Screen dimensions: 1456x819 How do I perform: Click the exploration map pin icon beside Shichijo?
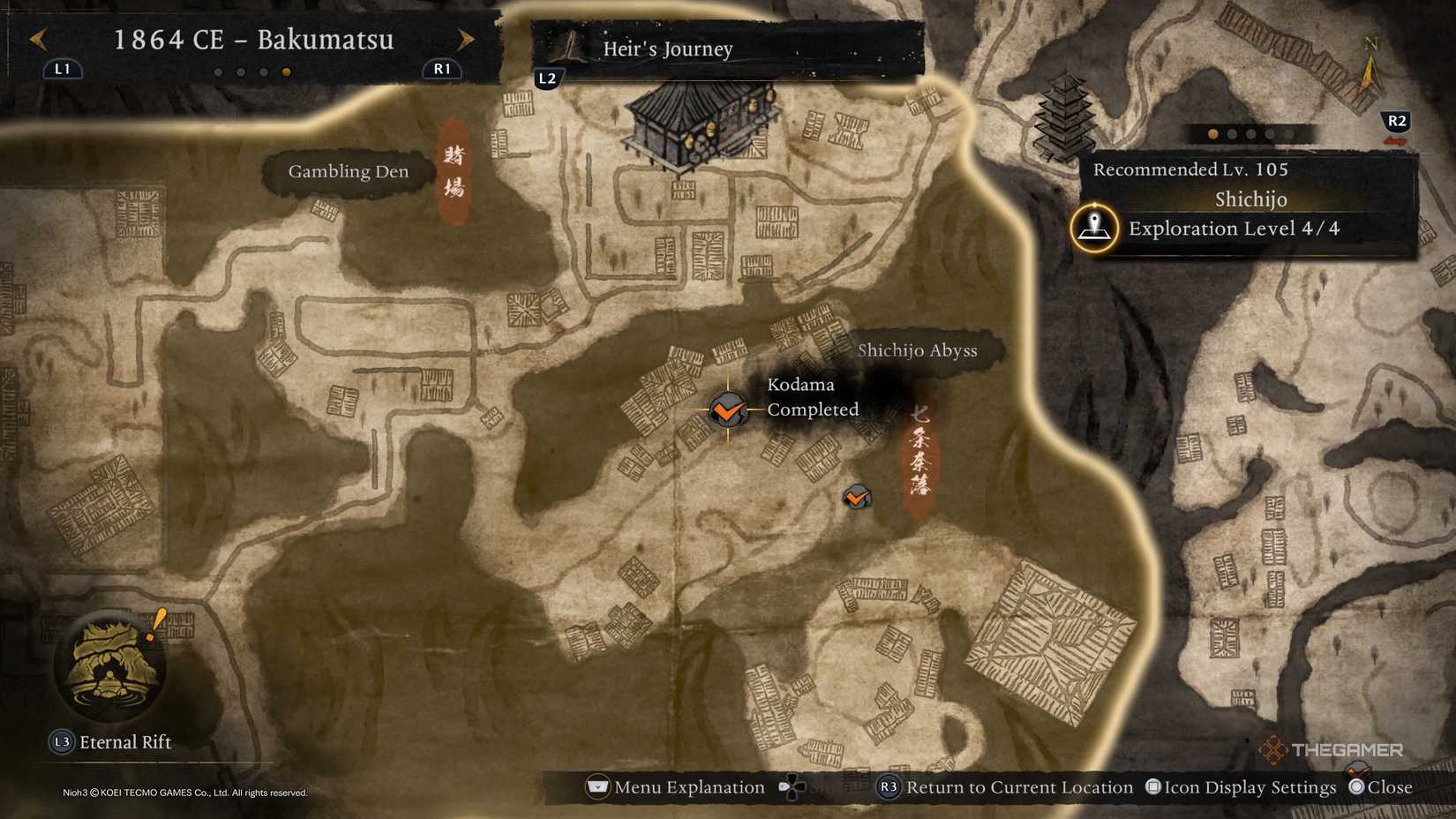1094,228
